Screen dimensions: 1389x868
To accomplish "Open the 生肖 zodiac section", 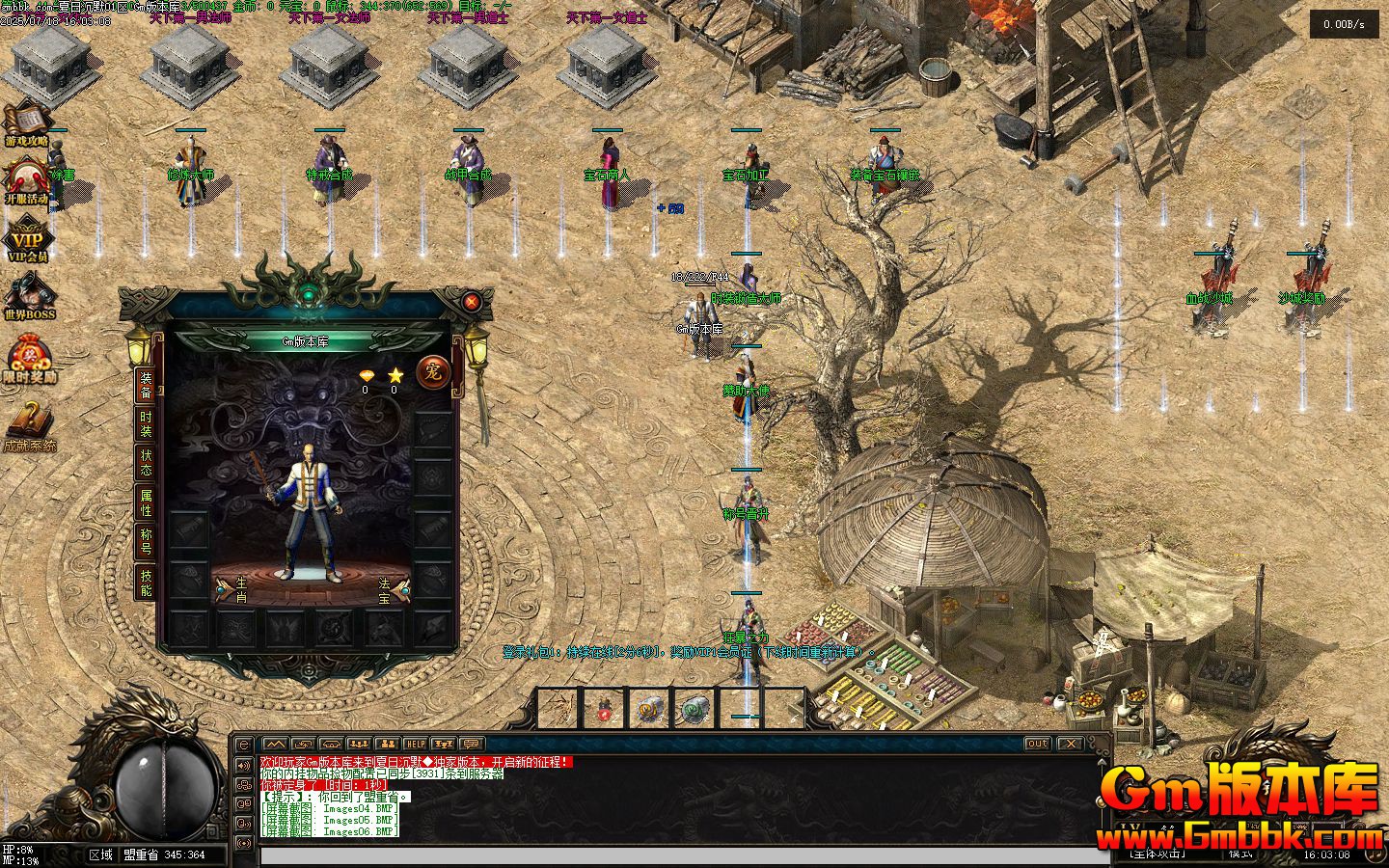I will click(234, 588).
